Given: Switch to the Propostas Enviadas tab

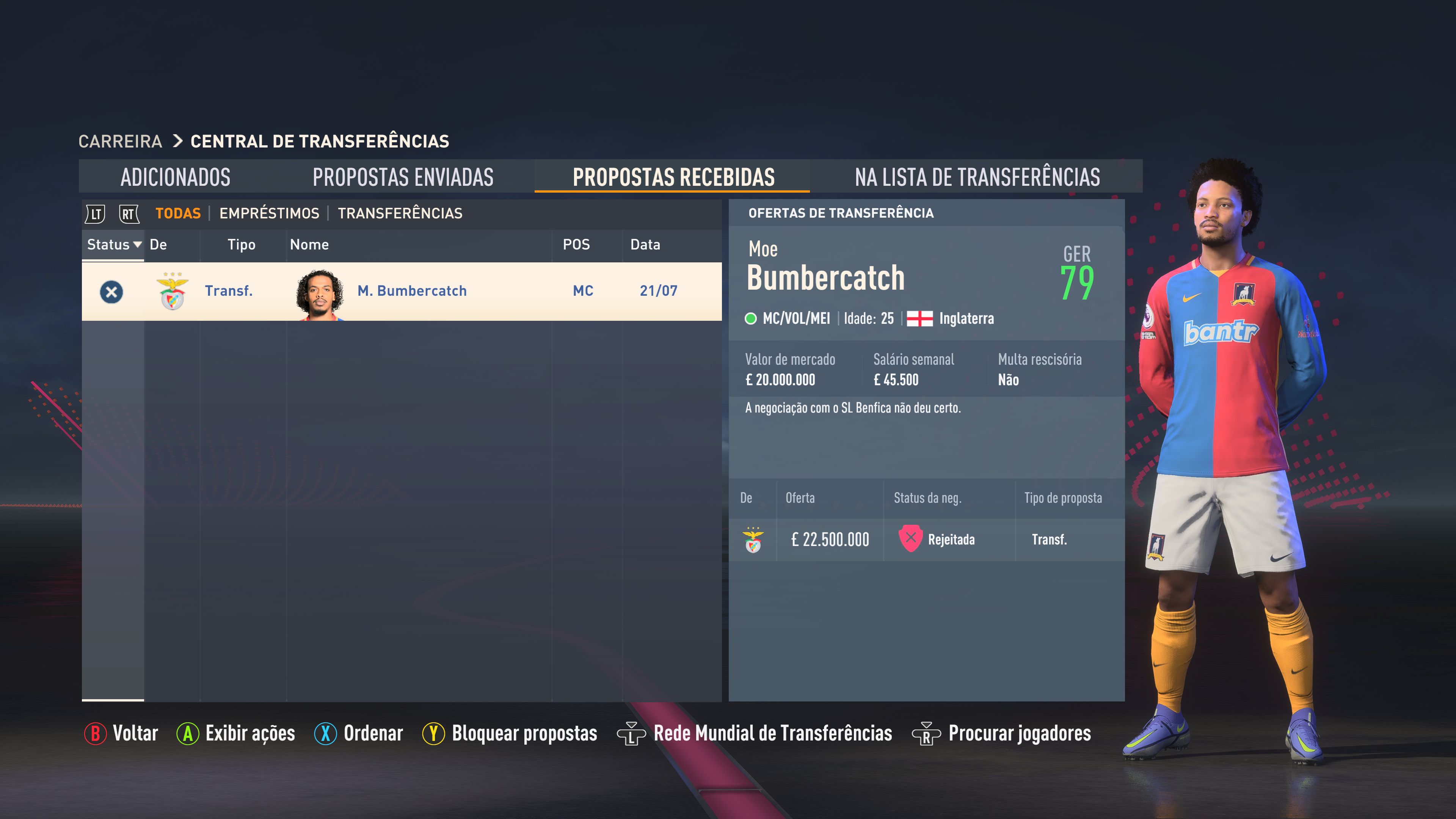Looking at the screenshot, I should (x=403, y=177).
